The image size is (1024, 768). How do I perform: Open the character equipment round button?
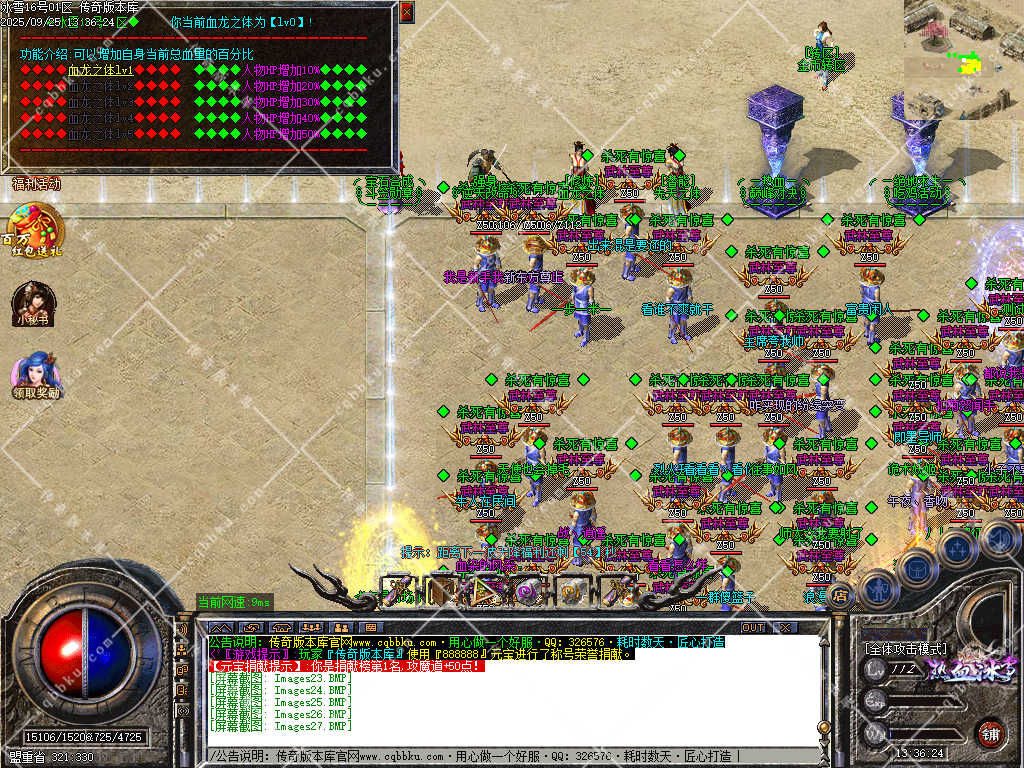pos(876,590)
